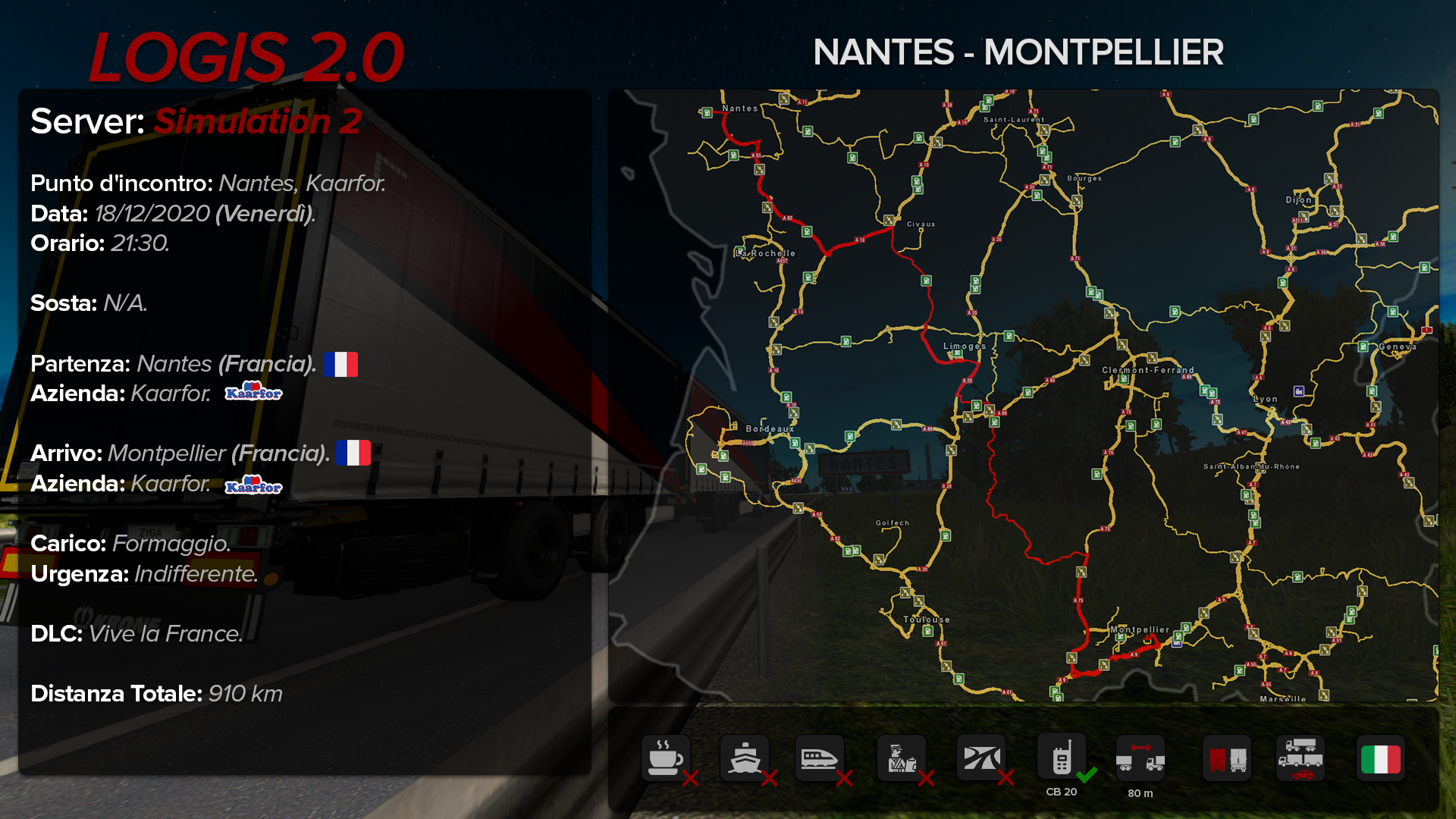Select the Limoges label on the route map

tap(965, 347)
